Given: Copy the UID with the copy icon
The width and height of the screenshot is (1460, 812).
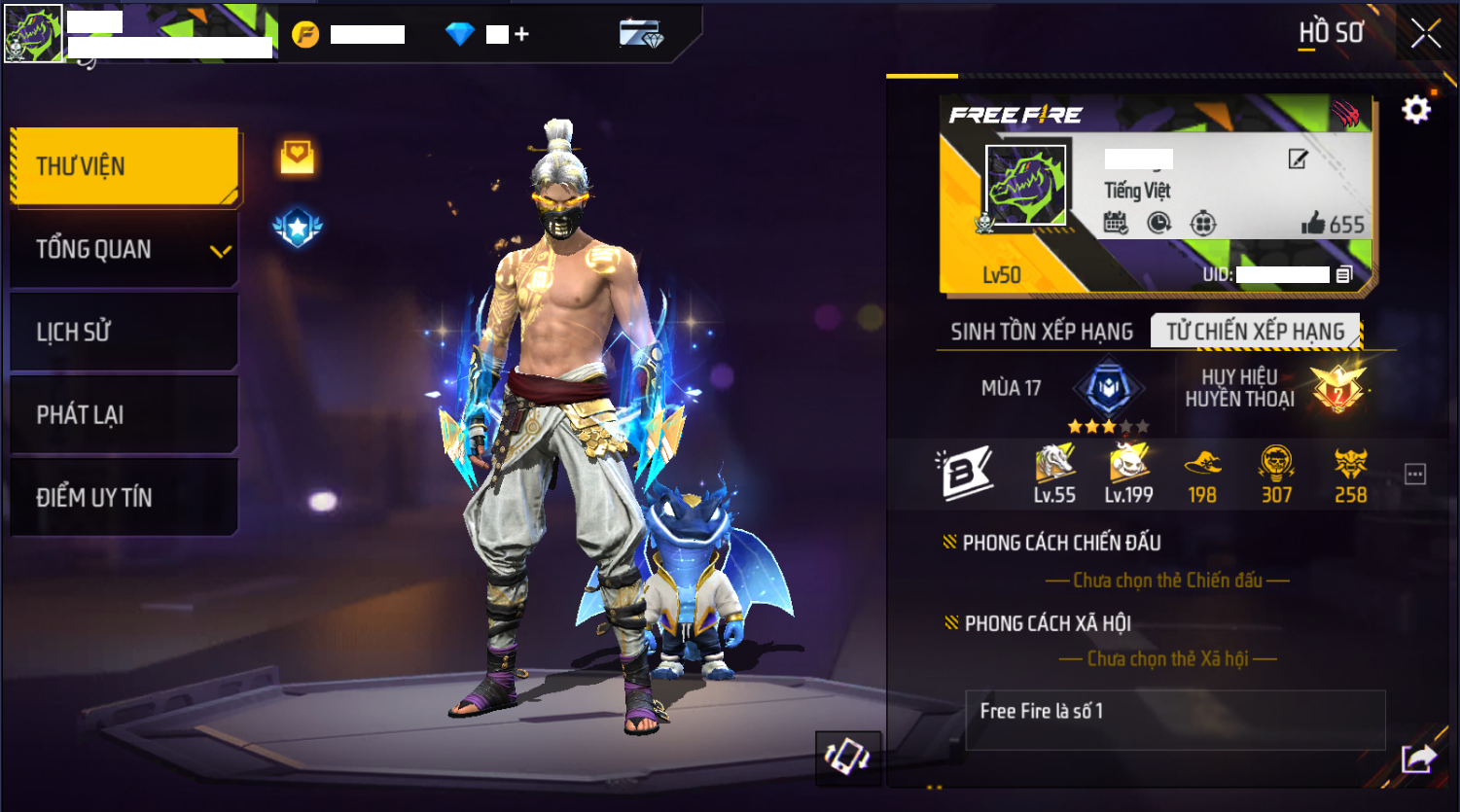Looking at the screenshot, I should click(x=1344, y=274).
